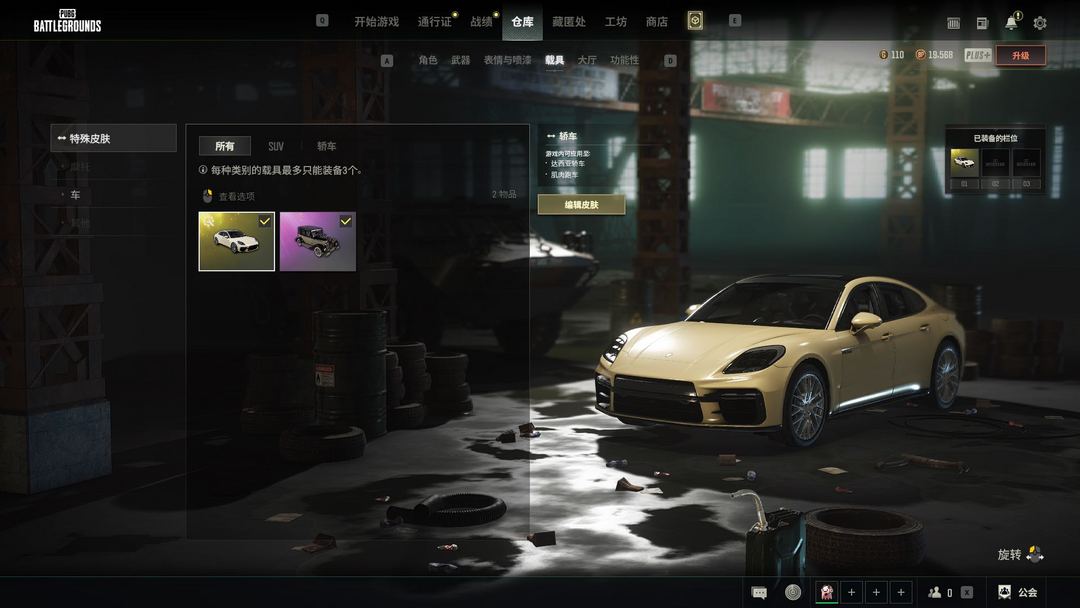1080x608 pixels.
Task: Switch to the 角色 character tab
Action: 428,61
